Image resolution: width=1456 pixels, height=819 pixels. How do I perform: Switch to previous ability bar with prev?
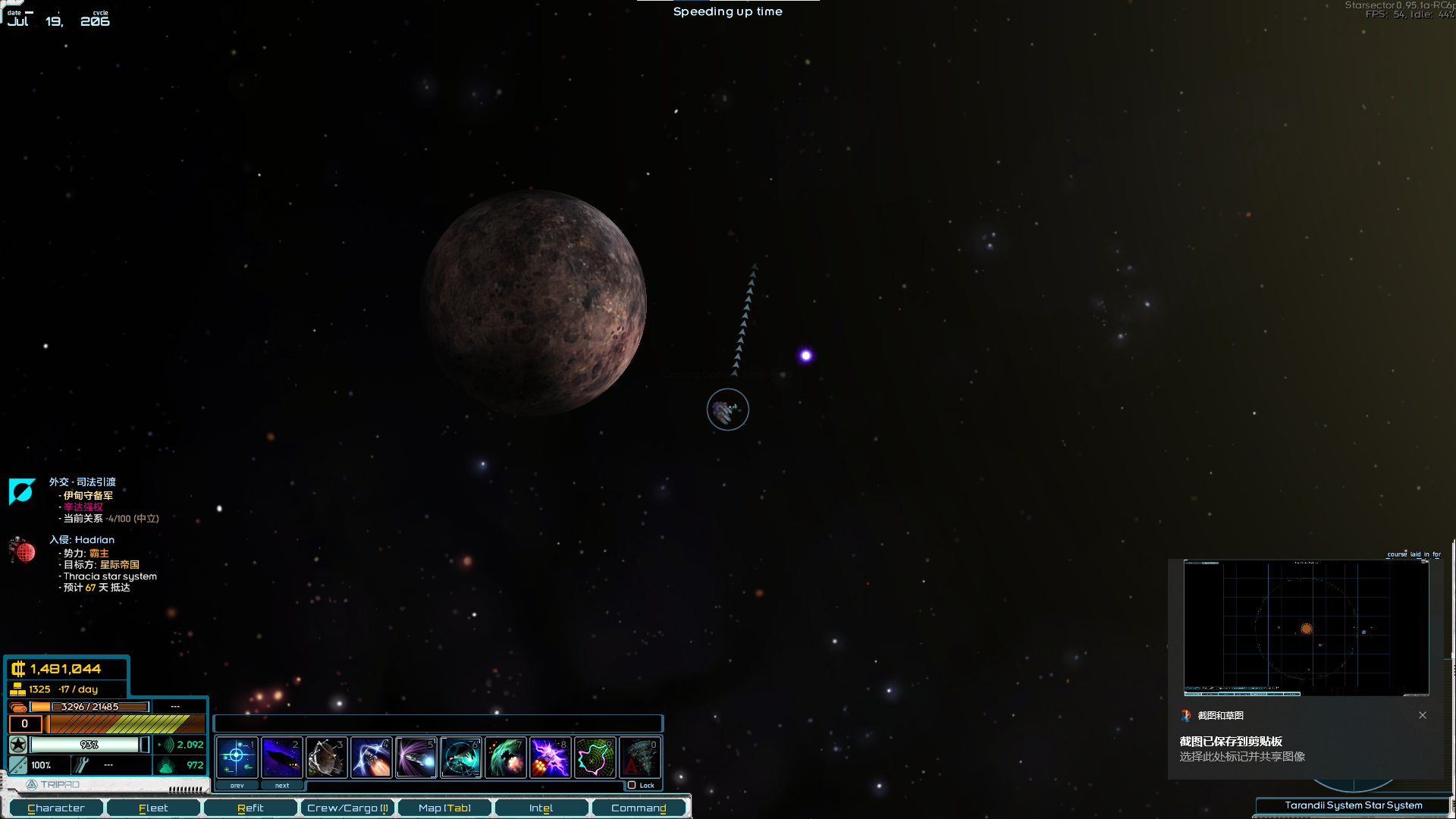pos(237,786)
